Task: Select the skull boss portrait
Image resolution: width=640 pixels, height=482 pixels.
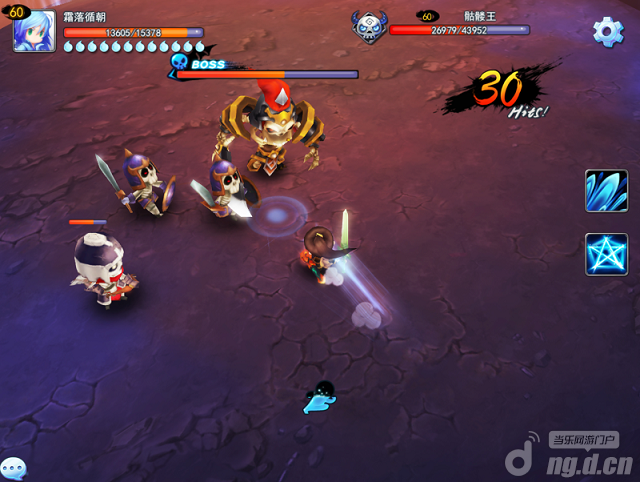Action: coord(369,27)
